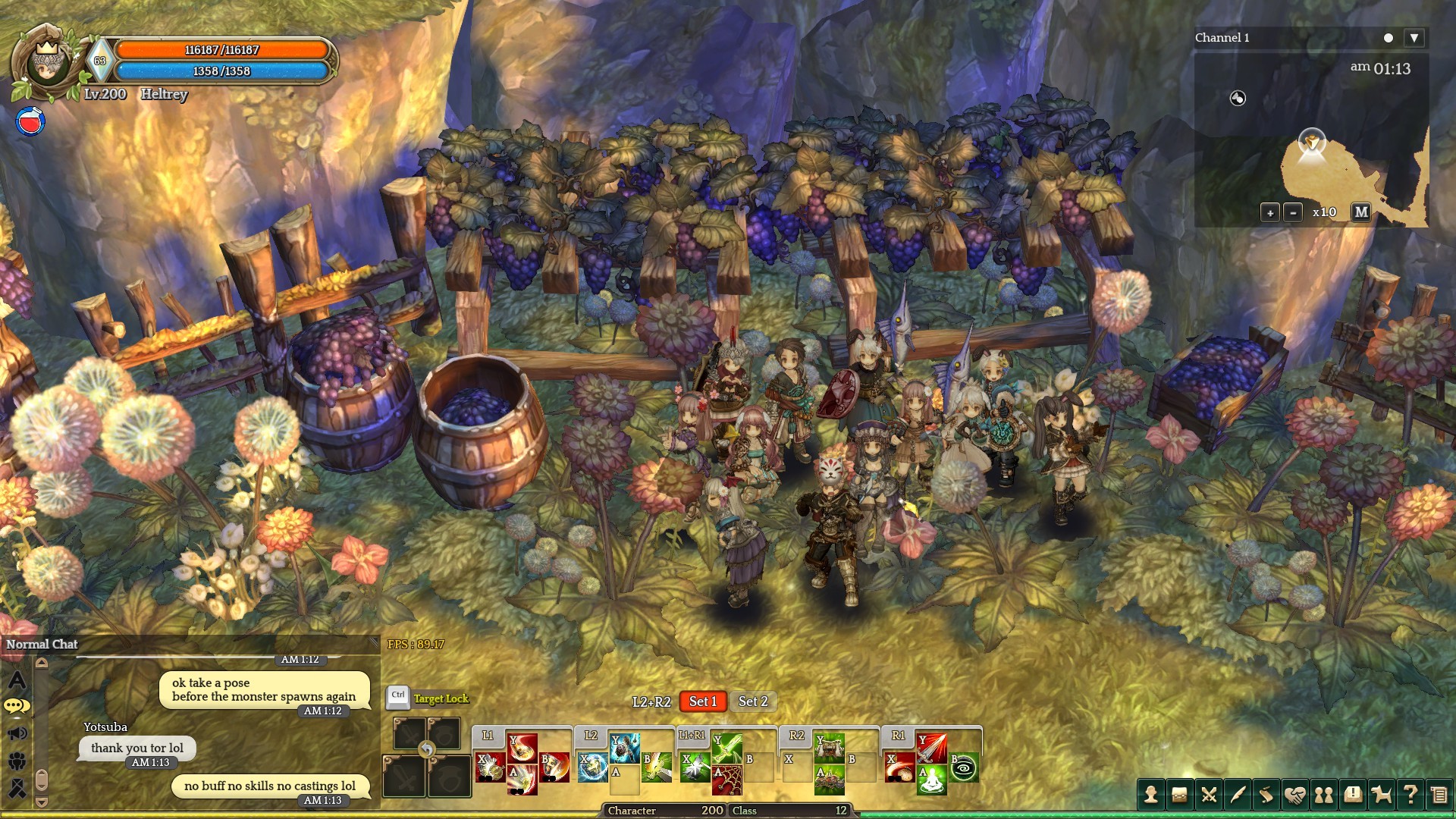Viewport: 1456px width, 819px height.
Task: Select the Set 1 skill bar
Action: tap(703, 701)
